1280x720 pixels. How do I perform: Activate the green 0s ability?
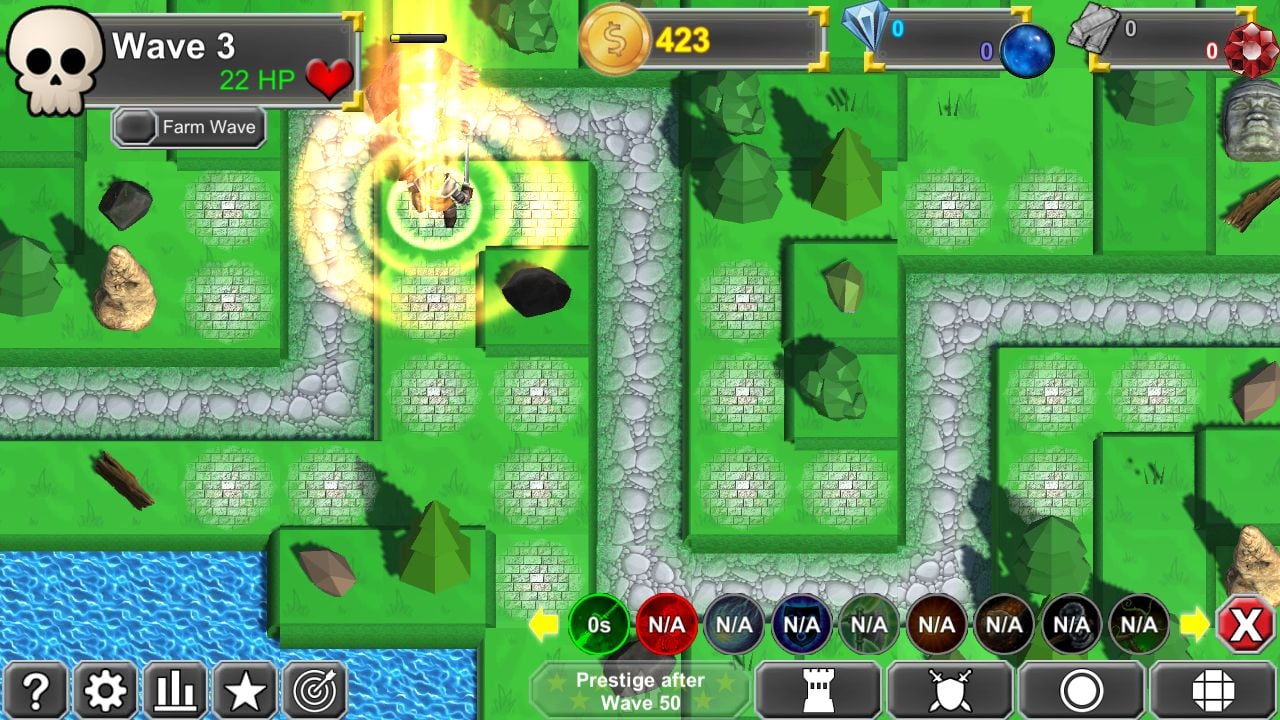(x=599, y=626)
